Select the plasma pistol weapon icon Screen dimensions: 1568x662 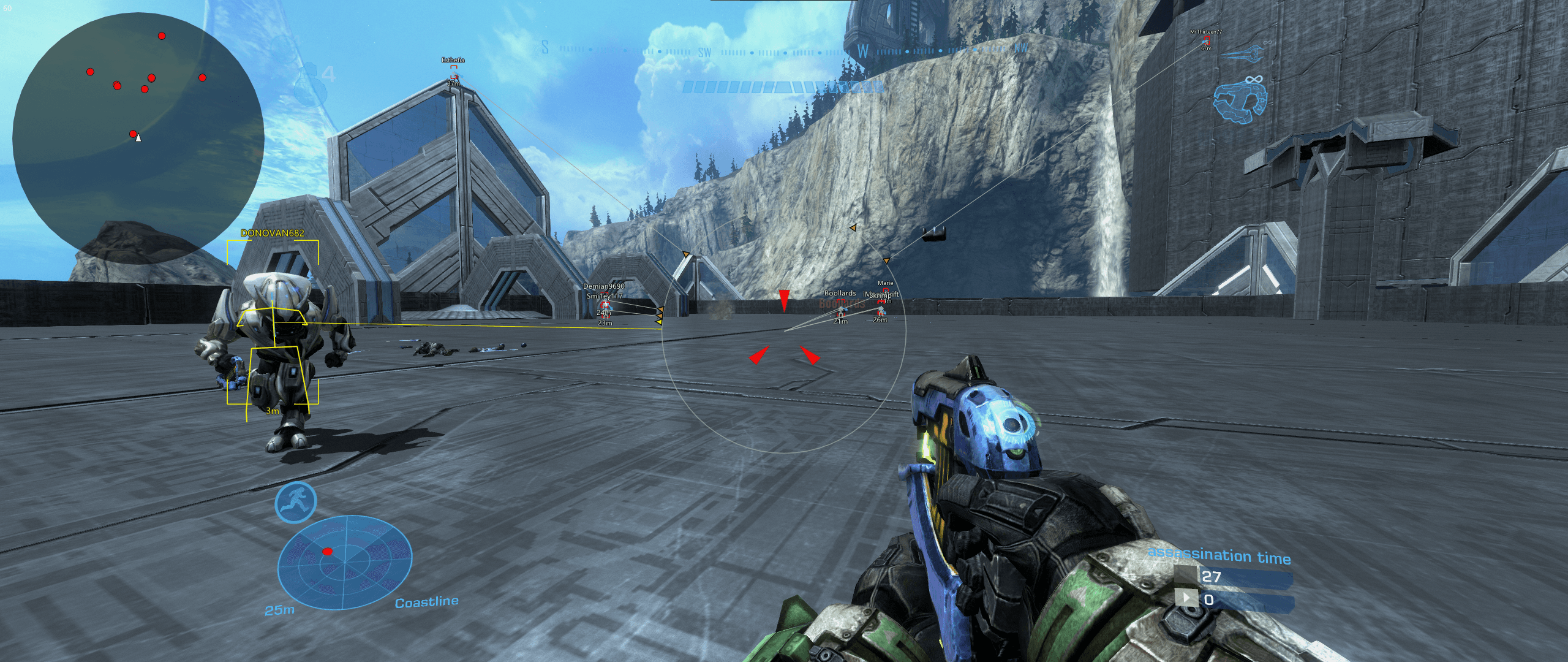click(1240, 102)
